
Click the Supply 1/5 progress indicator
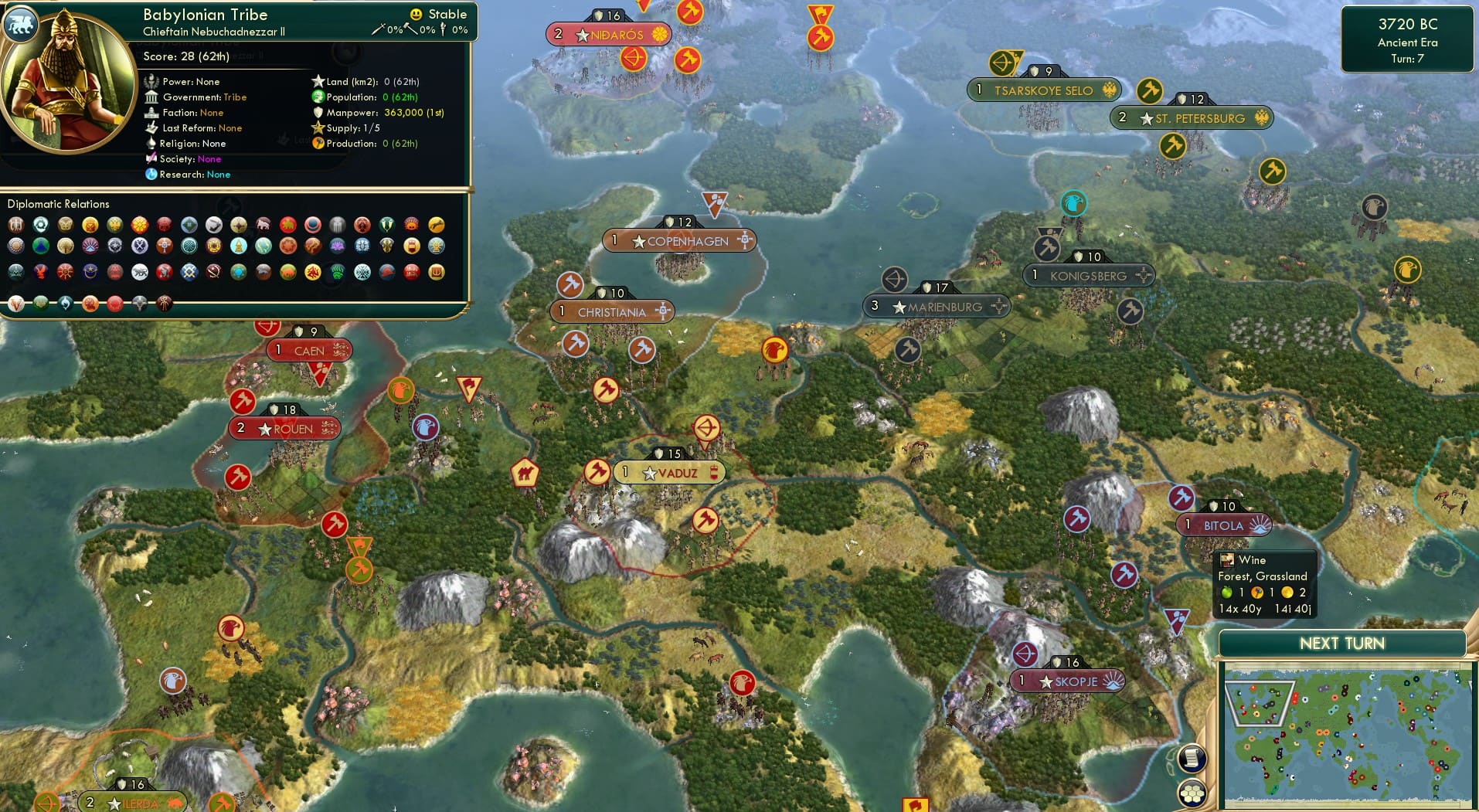point(346,128)
